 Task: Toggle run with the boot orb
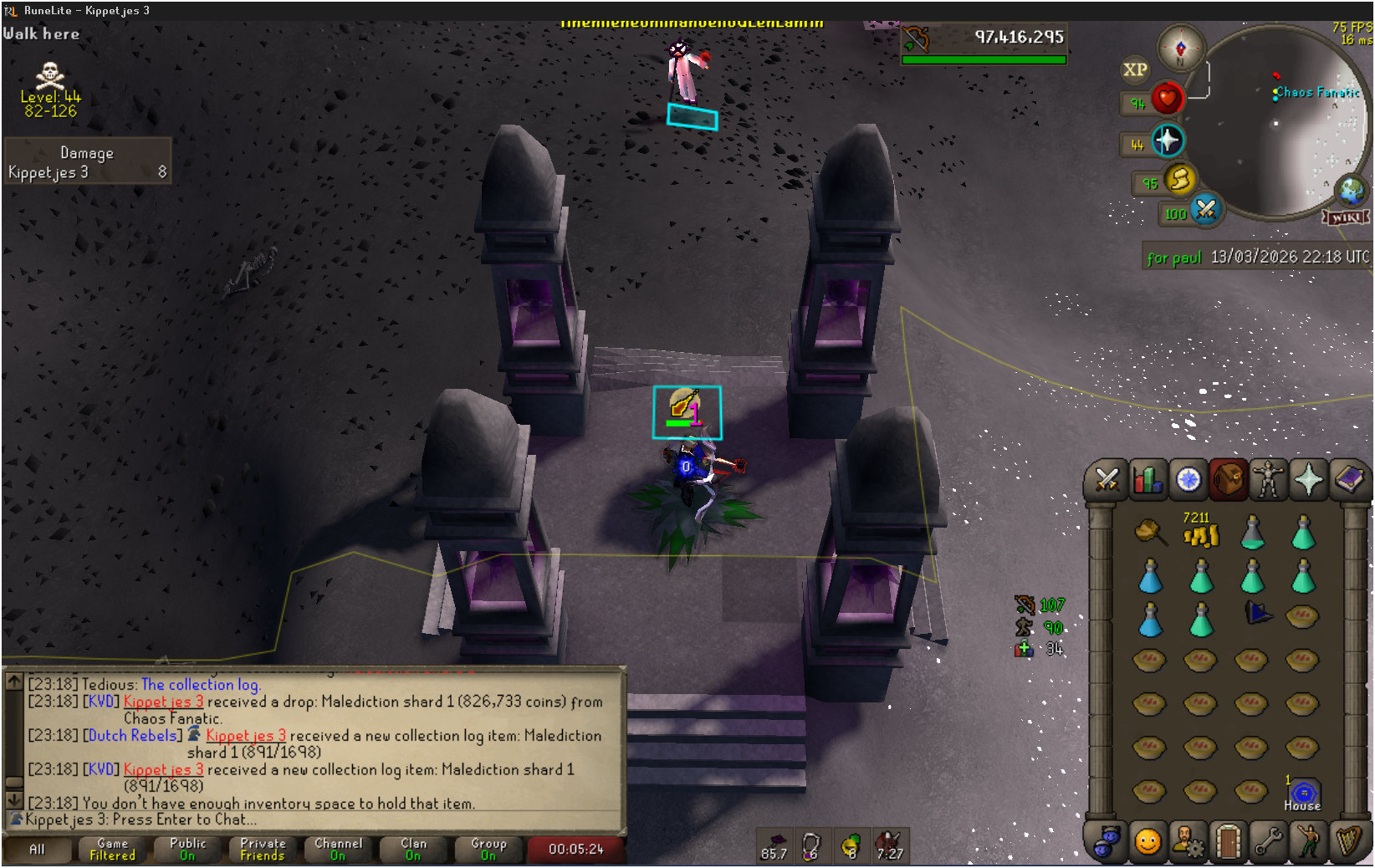click(x=1179, y=179)
